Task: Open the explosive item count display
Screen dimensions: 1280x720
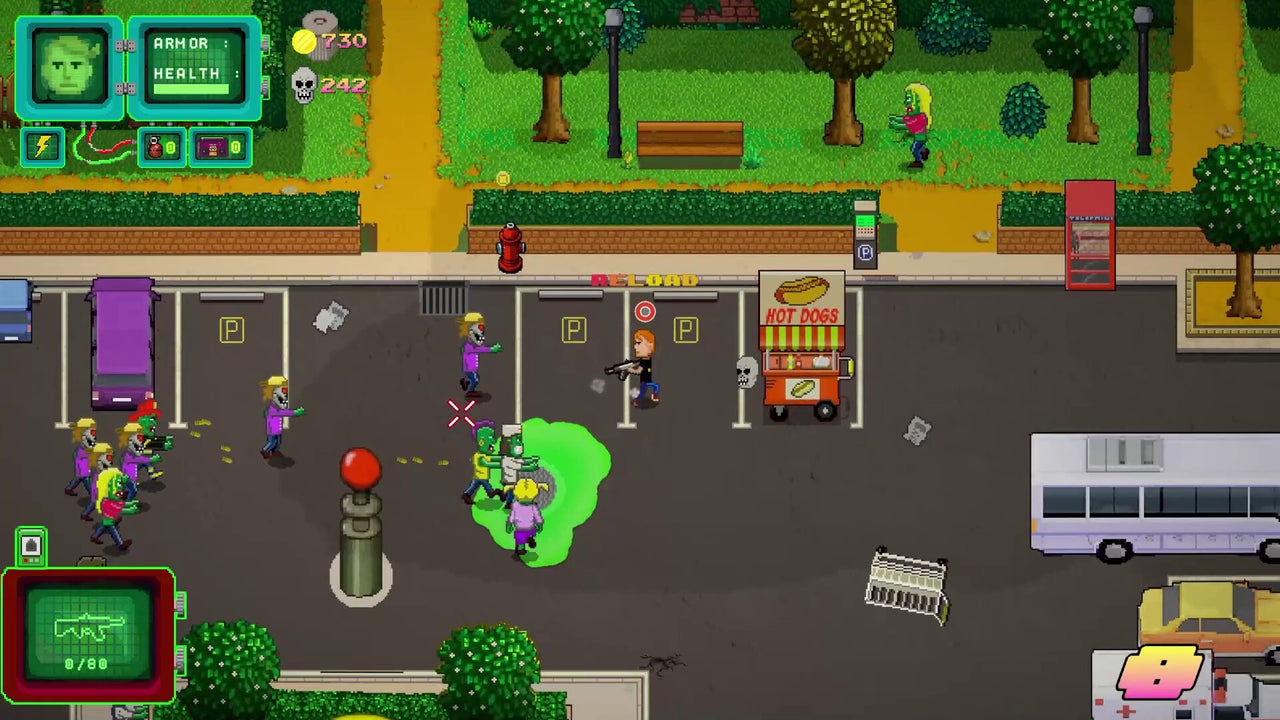Action: point(234,148)
